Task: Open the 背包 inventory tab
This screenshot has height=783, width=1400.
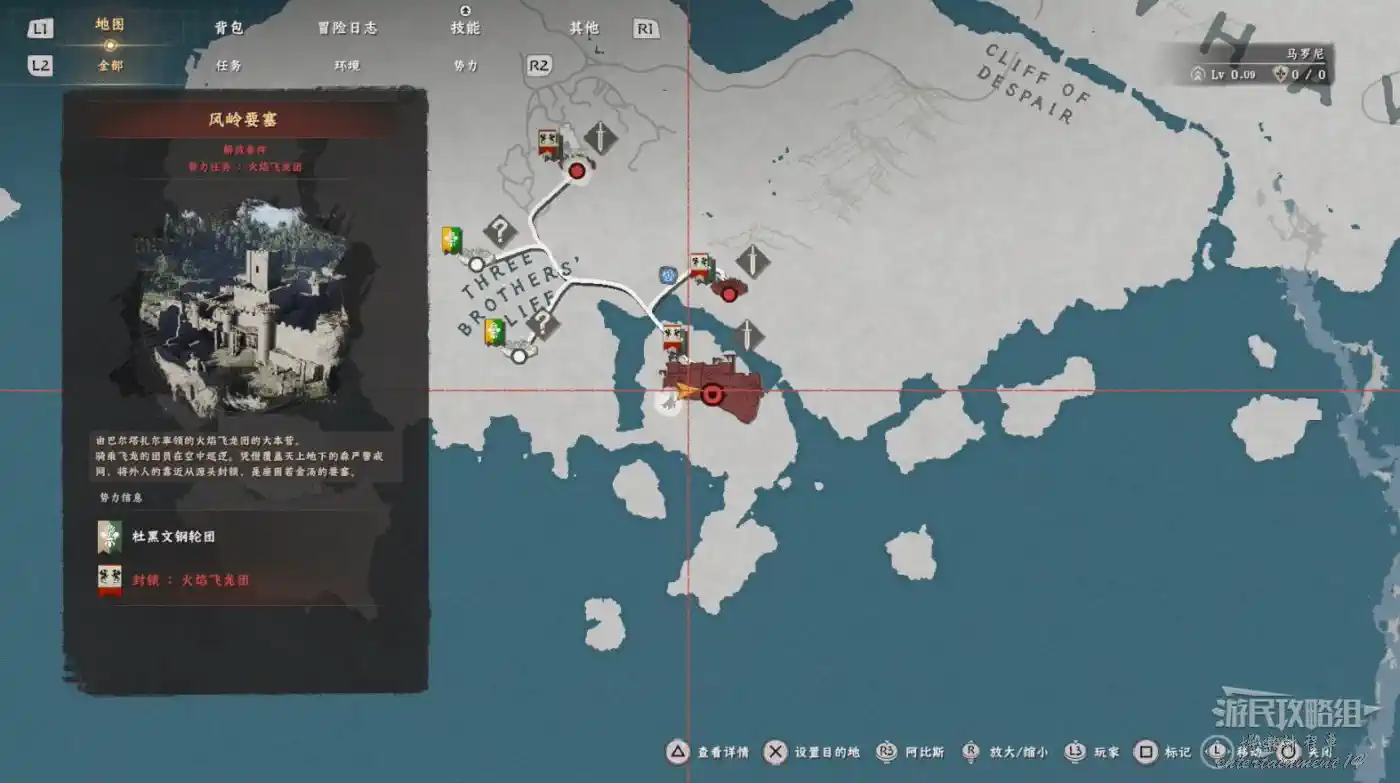Action: [229, 28]
